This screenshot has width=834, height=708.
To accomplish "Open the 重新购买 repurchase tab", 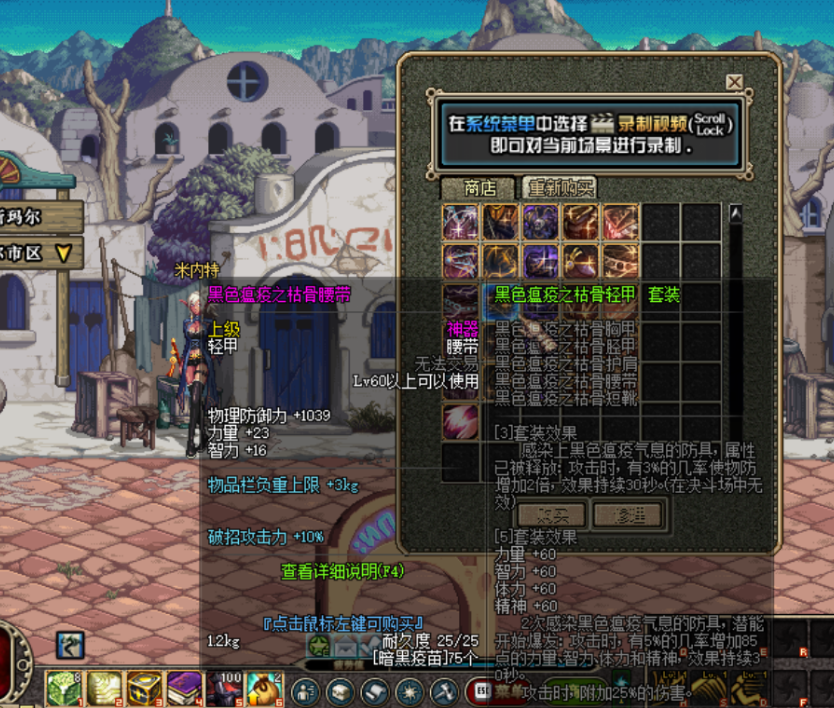I will (559, 188).
